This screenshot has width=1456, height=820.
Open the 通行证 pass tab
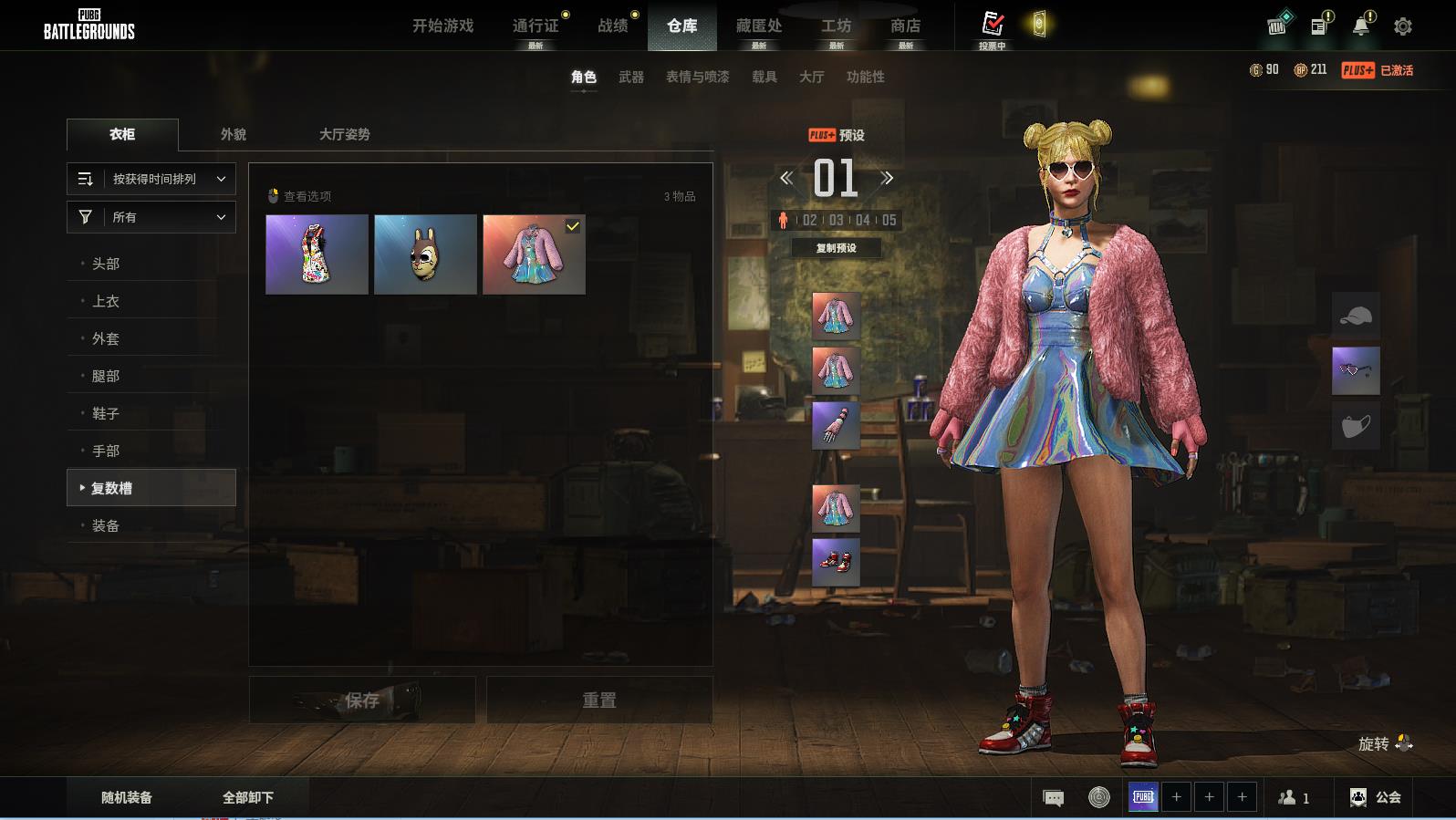536,26
